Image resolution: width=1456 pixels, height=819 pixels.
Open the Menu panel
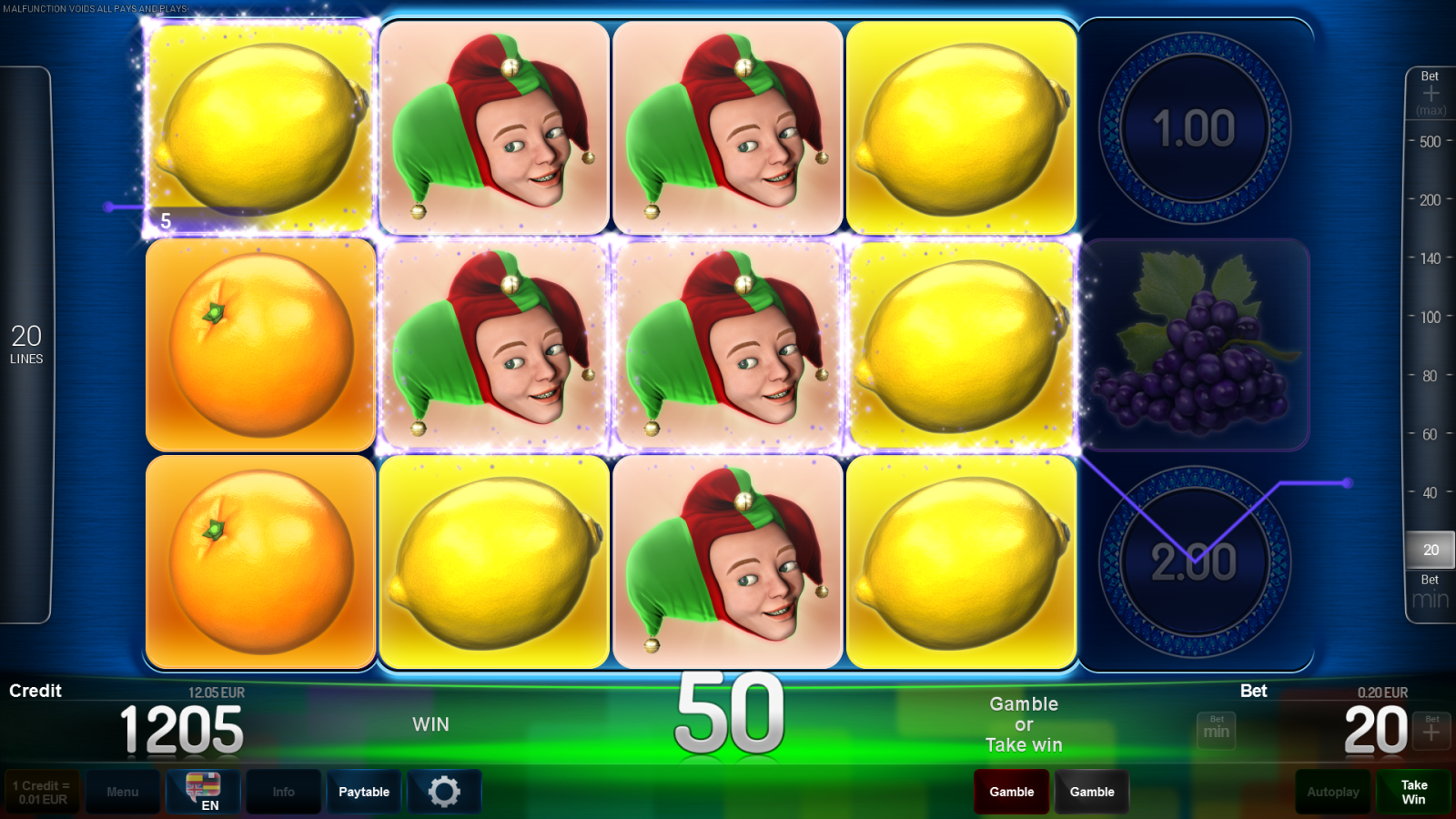tap(124, 792)
